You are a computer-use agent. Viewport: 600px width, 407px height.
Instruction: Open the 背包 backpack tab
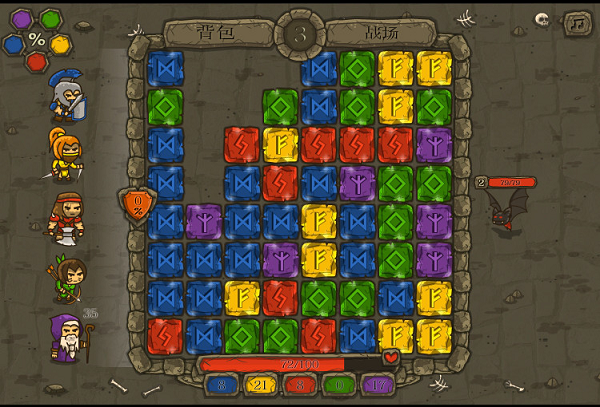(x=216, y=32)
